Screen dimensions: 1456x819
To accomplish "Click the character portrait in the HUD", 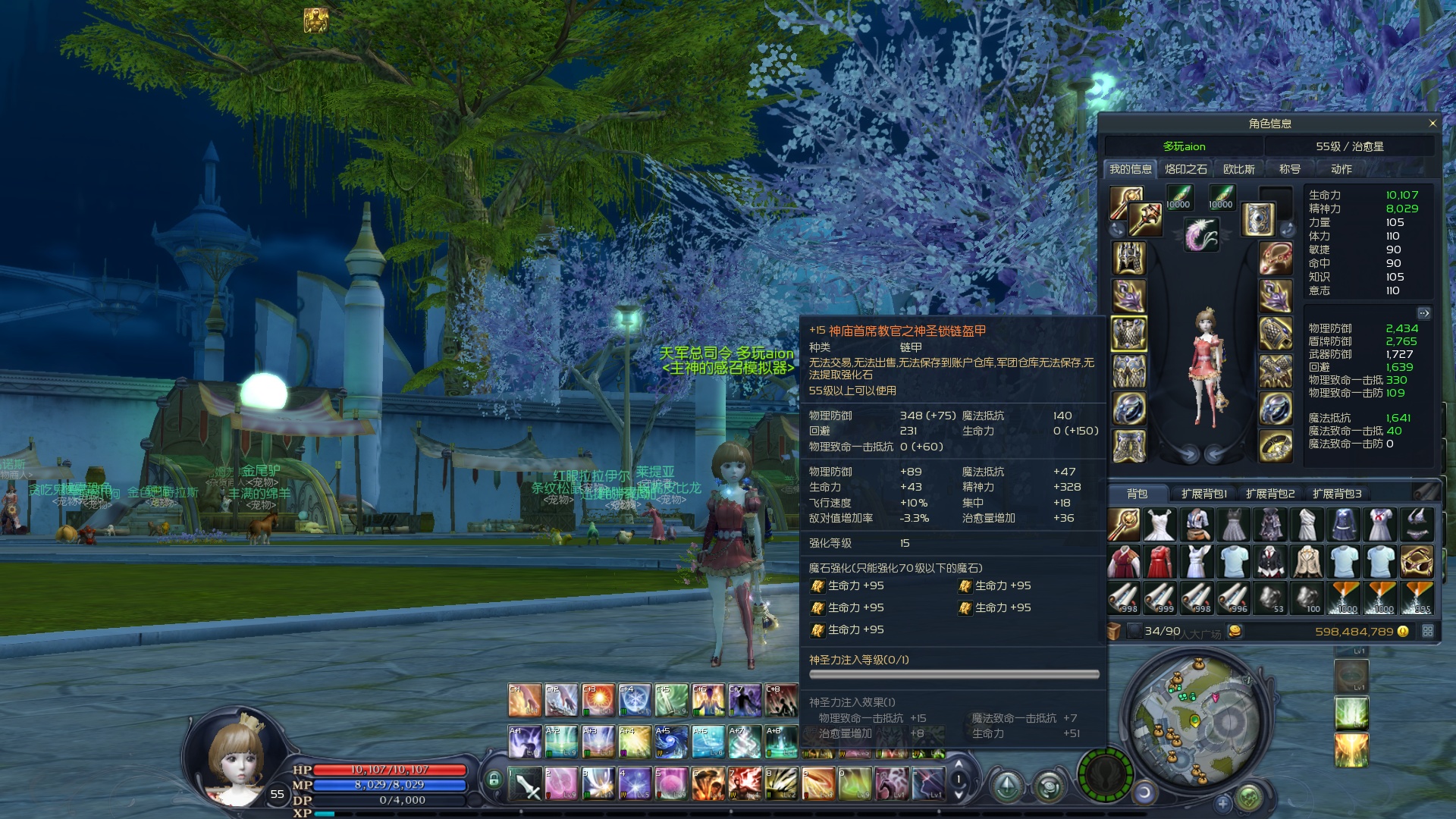I will [237, 762].
